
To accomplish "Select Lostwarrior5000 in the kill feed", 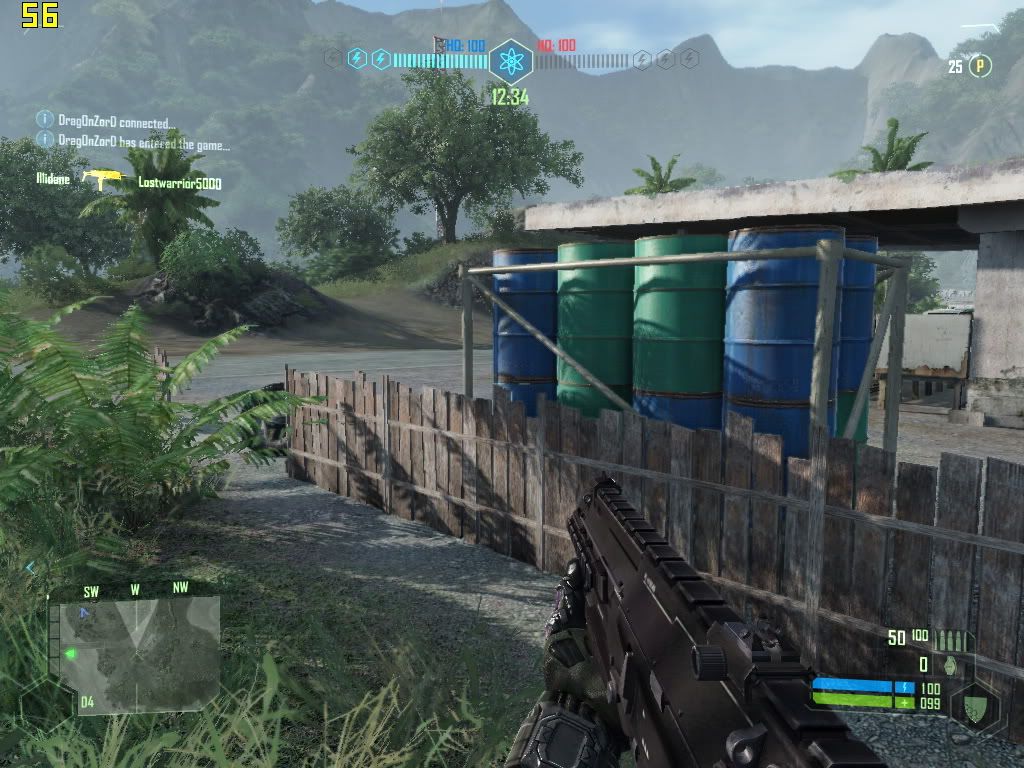I will [x=180, y=183].
